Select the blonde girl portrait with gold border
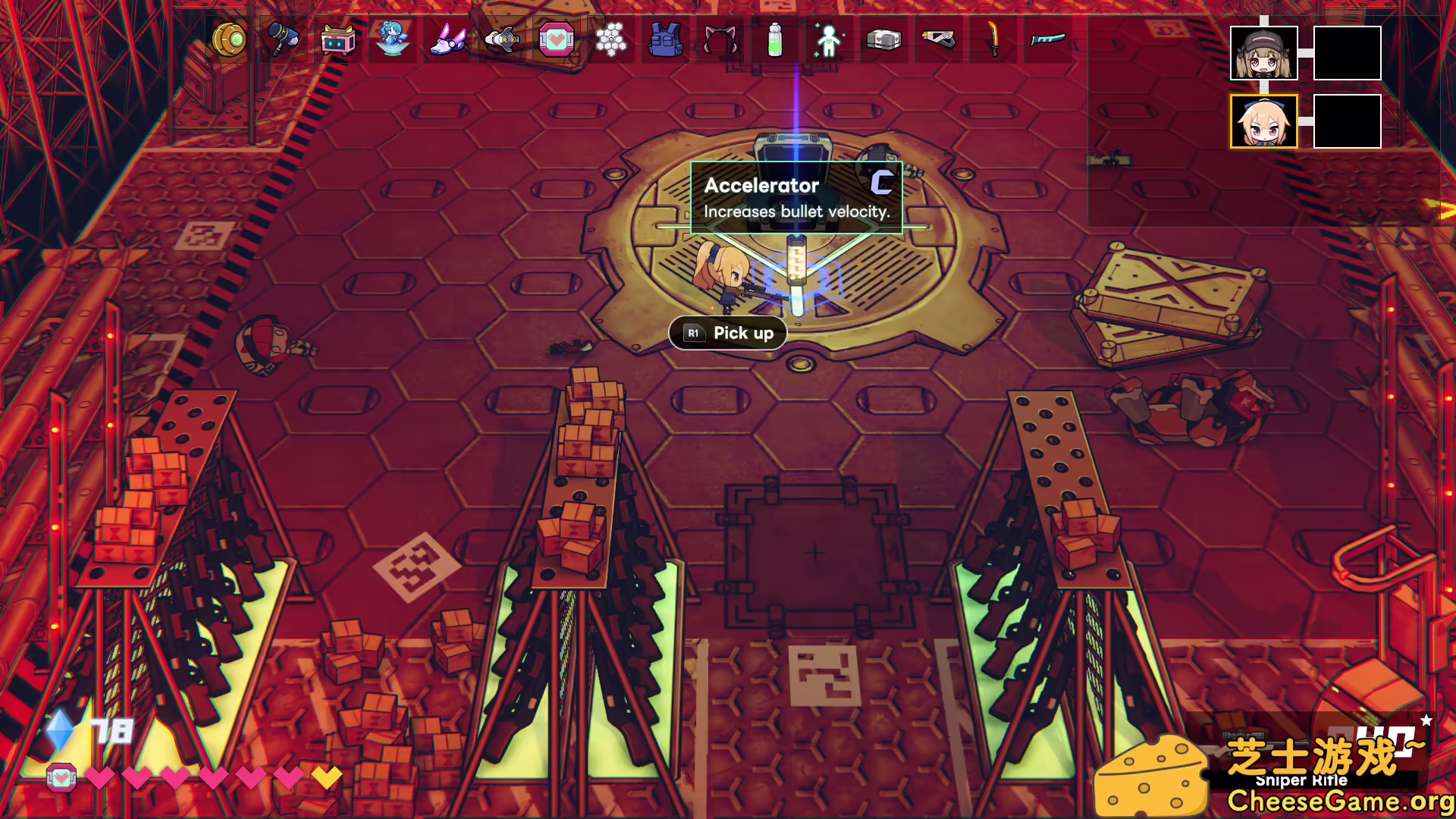Image resolution: width=1456 pixels, height=819 pixels. click(x=1263, y=121)
